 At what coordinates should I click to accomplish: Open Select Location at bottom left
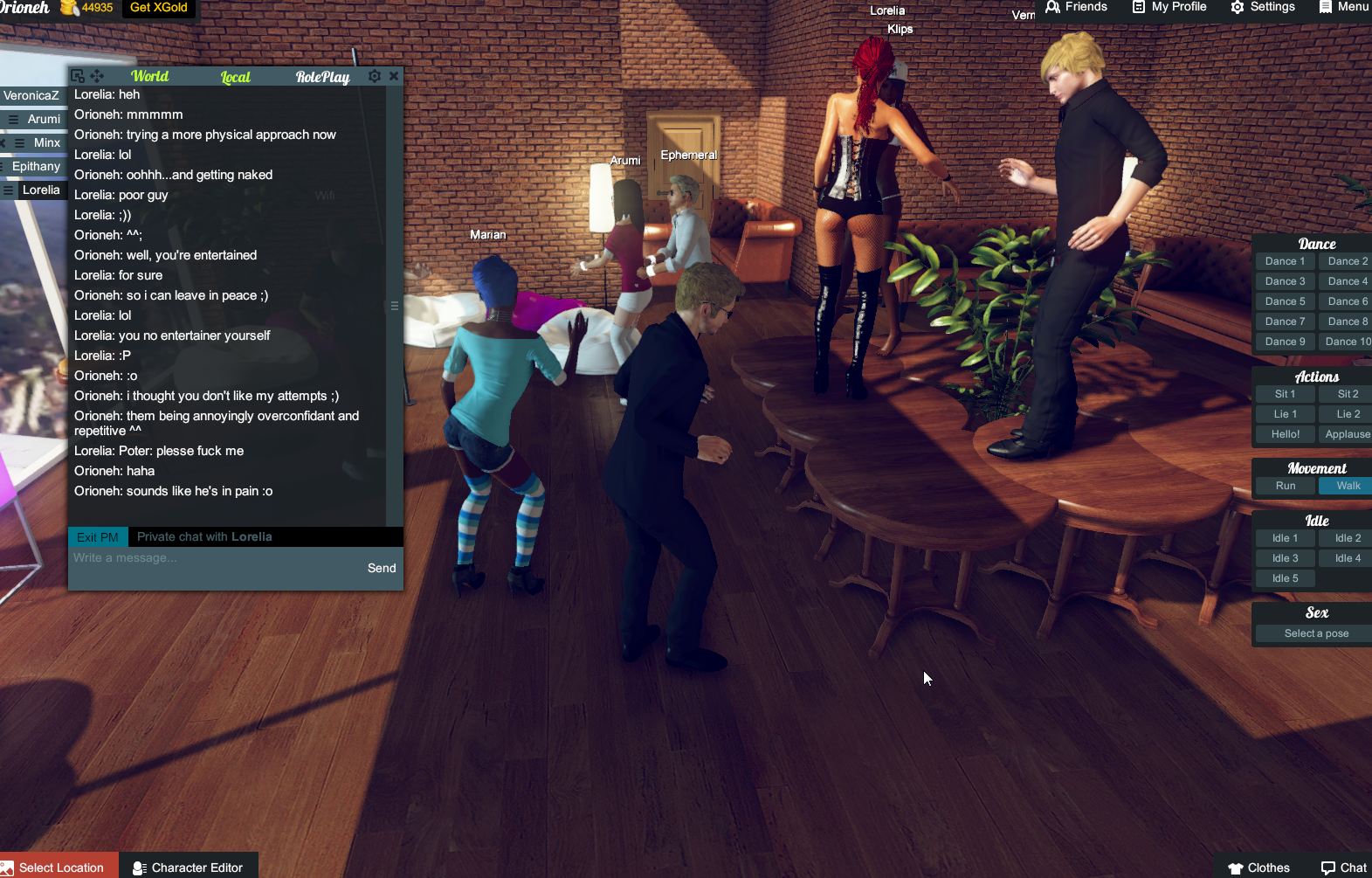tap(57, 868)
